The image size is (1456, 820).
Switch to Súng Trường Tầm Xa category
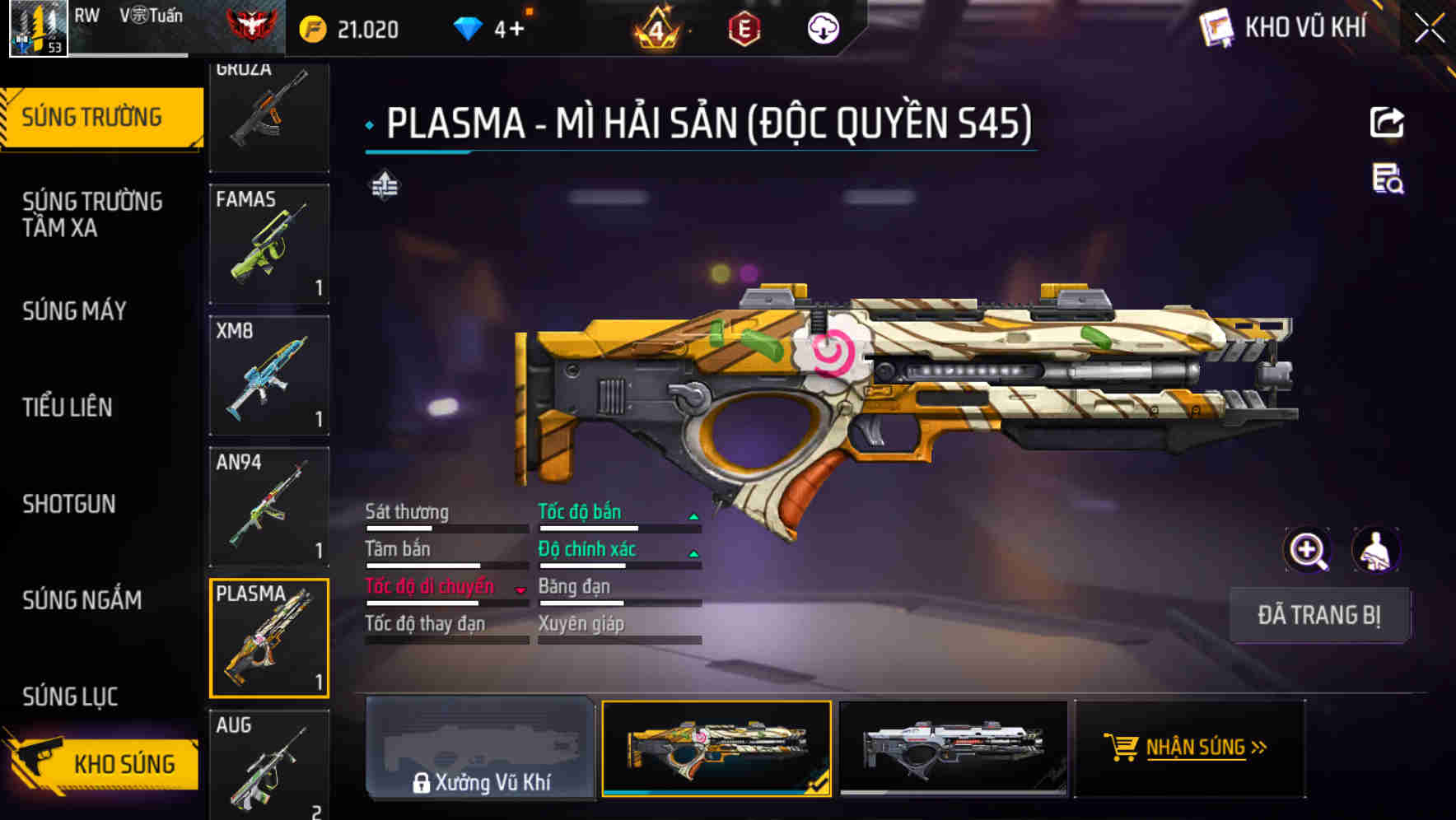pos(92,214)
